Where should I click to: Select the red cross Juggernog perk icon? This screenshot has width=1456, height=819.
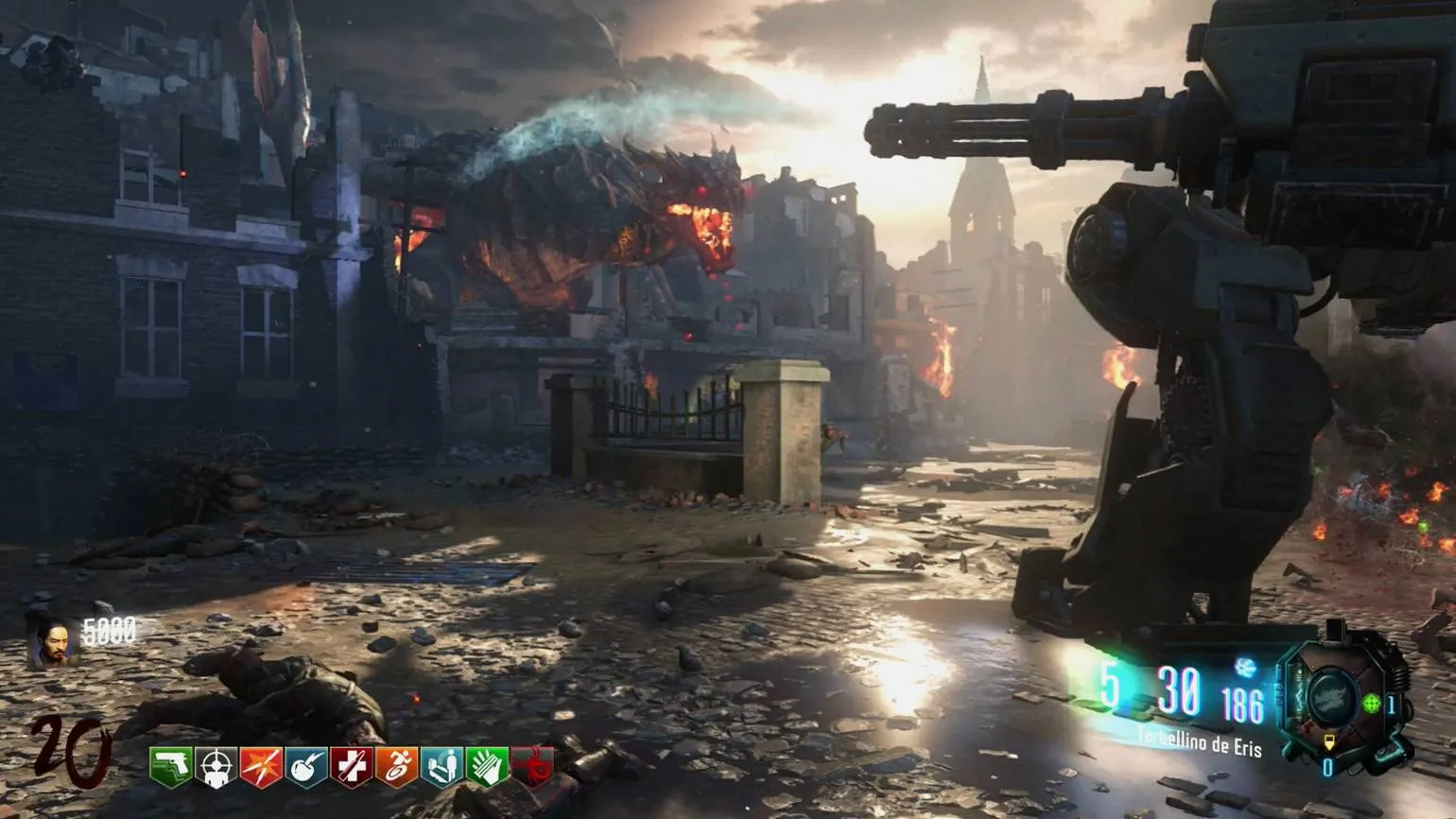click(x=351, y=767)
